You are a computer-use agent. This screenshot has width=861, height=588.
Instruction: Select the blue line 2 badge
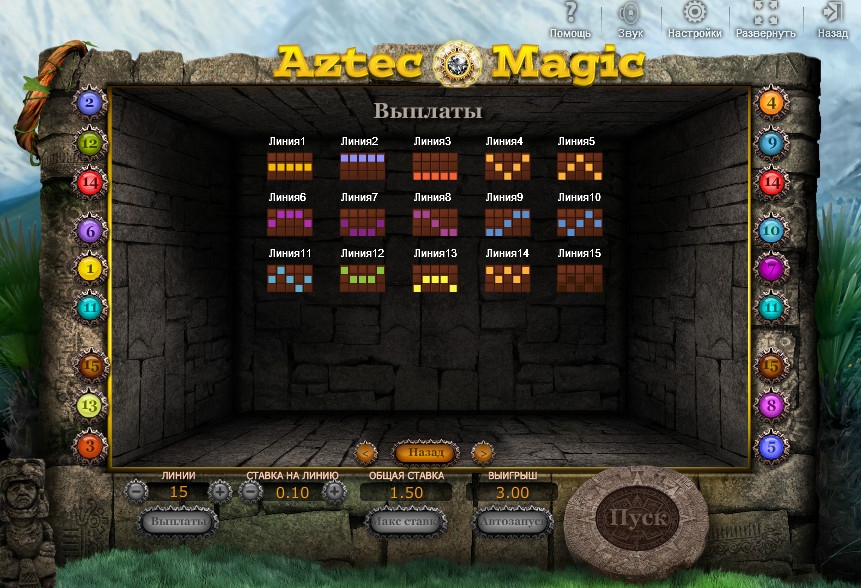coord(90,101)
